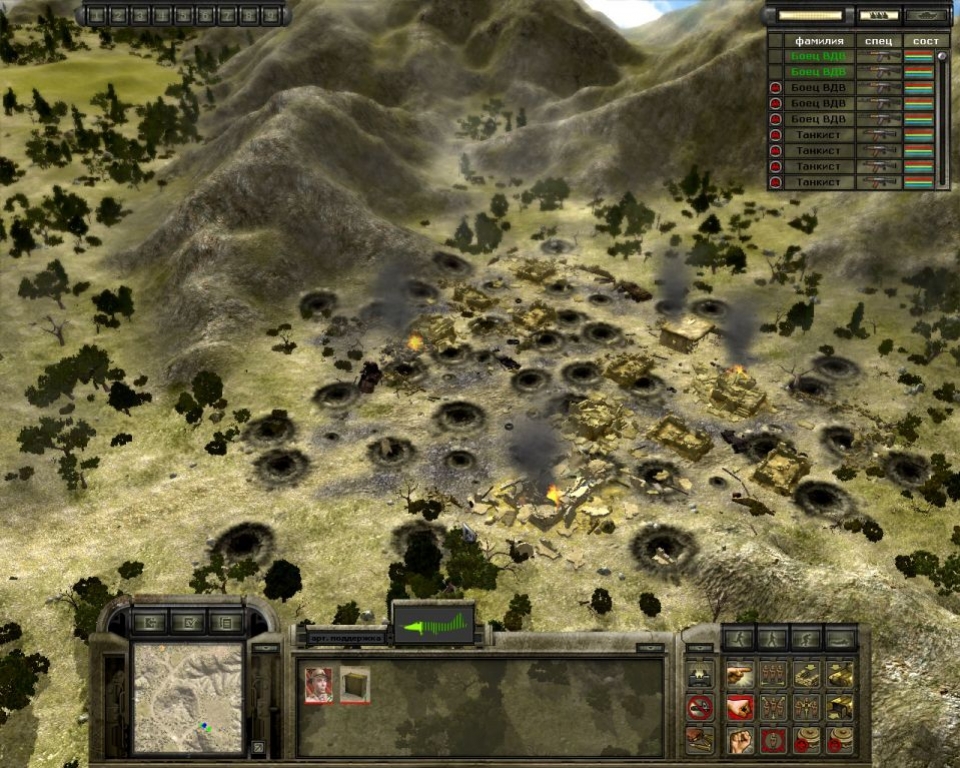Choose the pointing hand command icon
Screen dimensions: 960x768
click(x=739, y=675)
